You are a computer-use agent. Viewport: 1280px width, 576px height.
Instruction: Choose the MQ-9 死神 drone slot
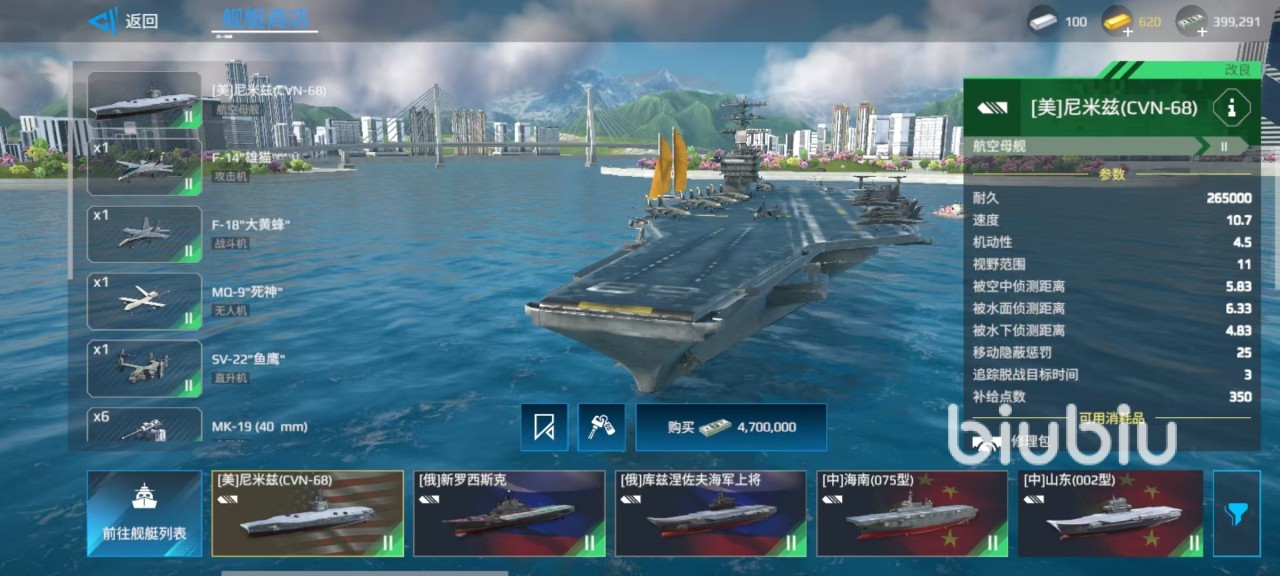(x=144, y=301)
